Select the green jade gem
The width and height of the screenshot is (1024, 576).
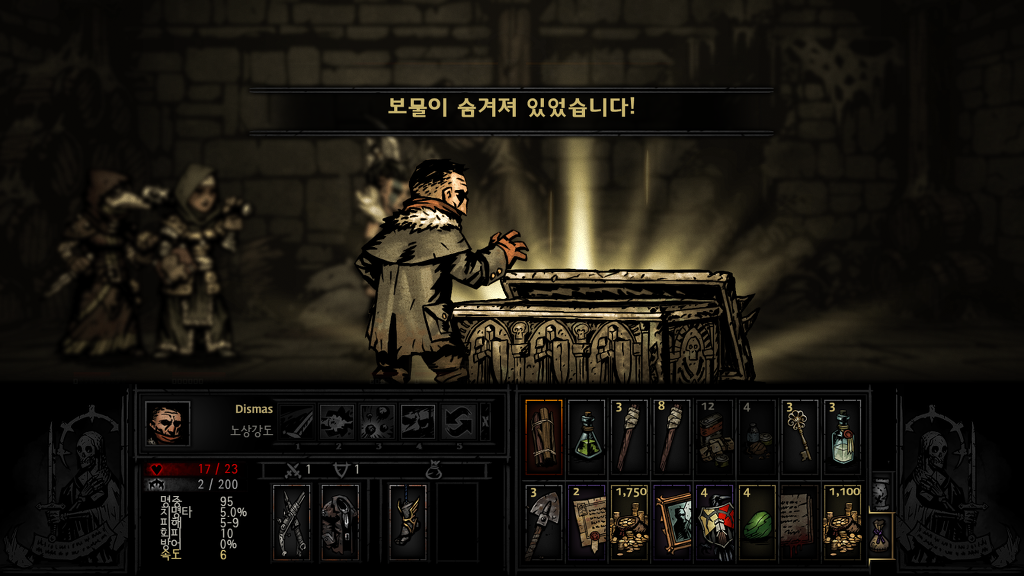pyautogui.click(x=757, y=521)
